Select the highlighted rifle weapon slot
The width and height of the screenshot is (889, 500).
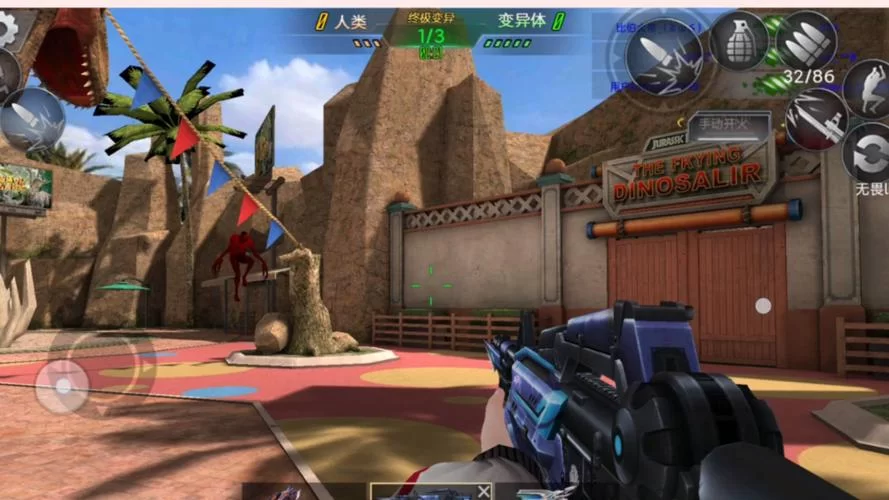[x=420, y=492]
